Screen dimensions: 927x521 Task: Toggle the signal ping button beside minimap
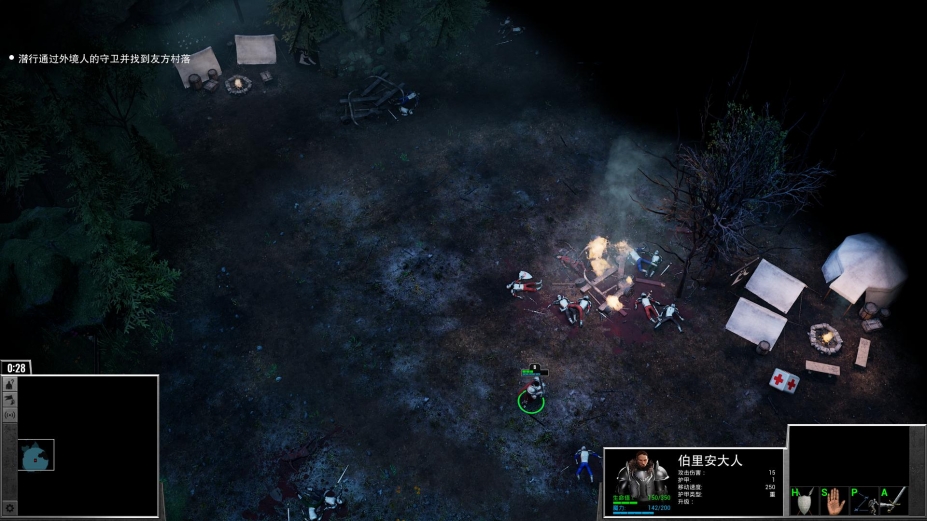pyautogui.click(x=10, y=414)
